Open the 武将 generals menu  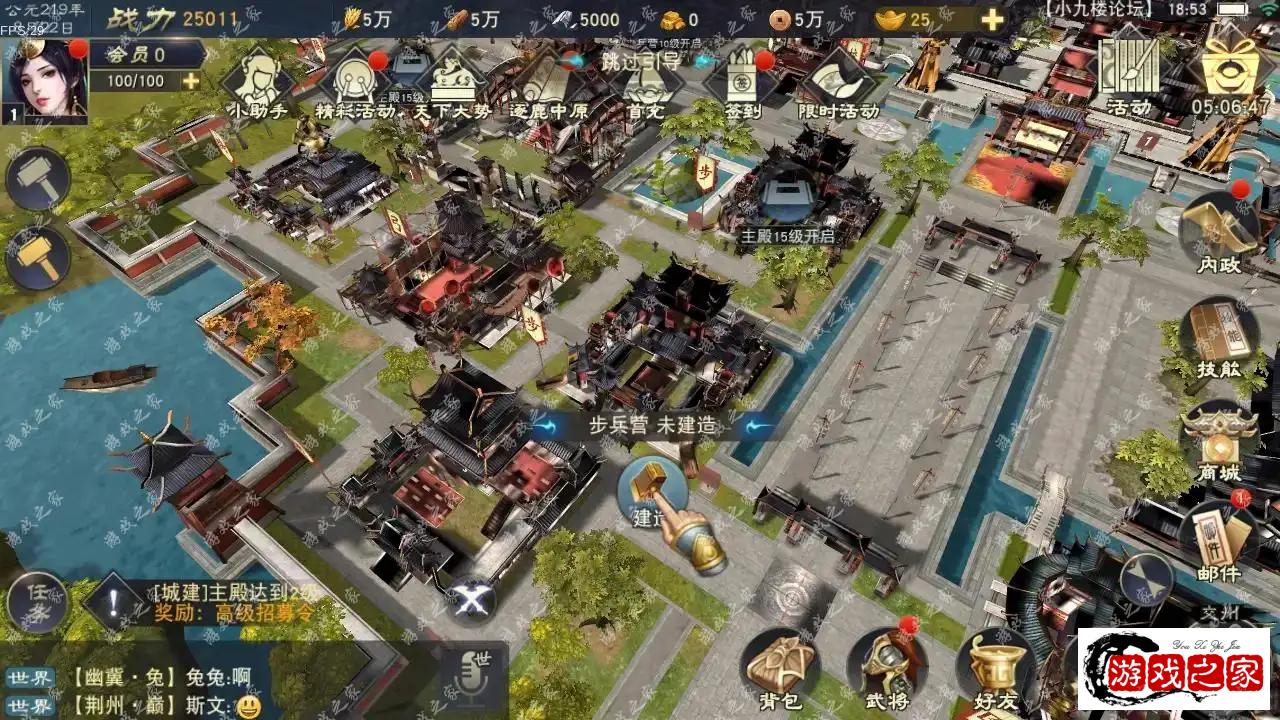click(x=886, y=668)
